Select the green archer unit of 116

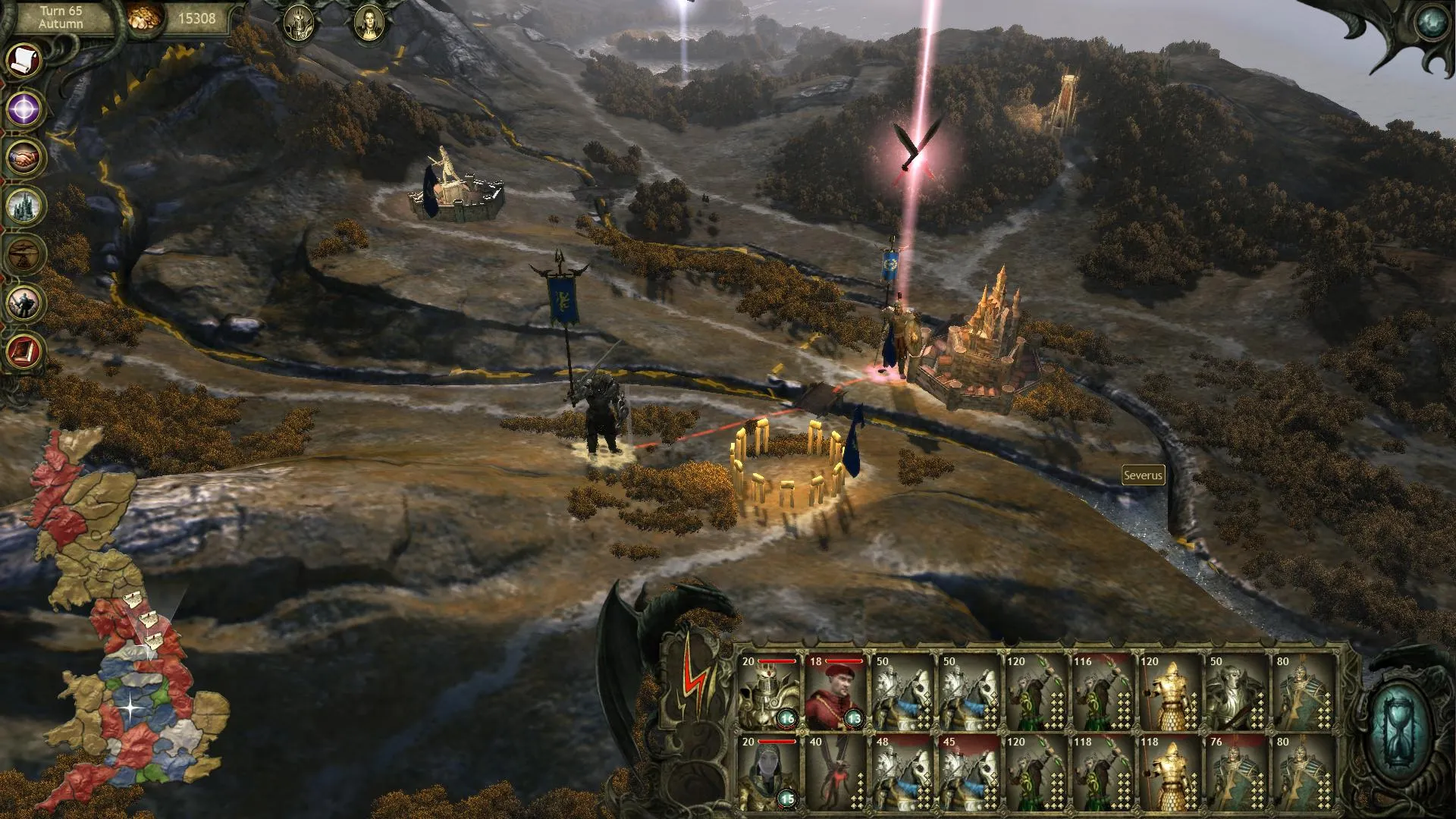[x=1102, y=692]
